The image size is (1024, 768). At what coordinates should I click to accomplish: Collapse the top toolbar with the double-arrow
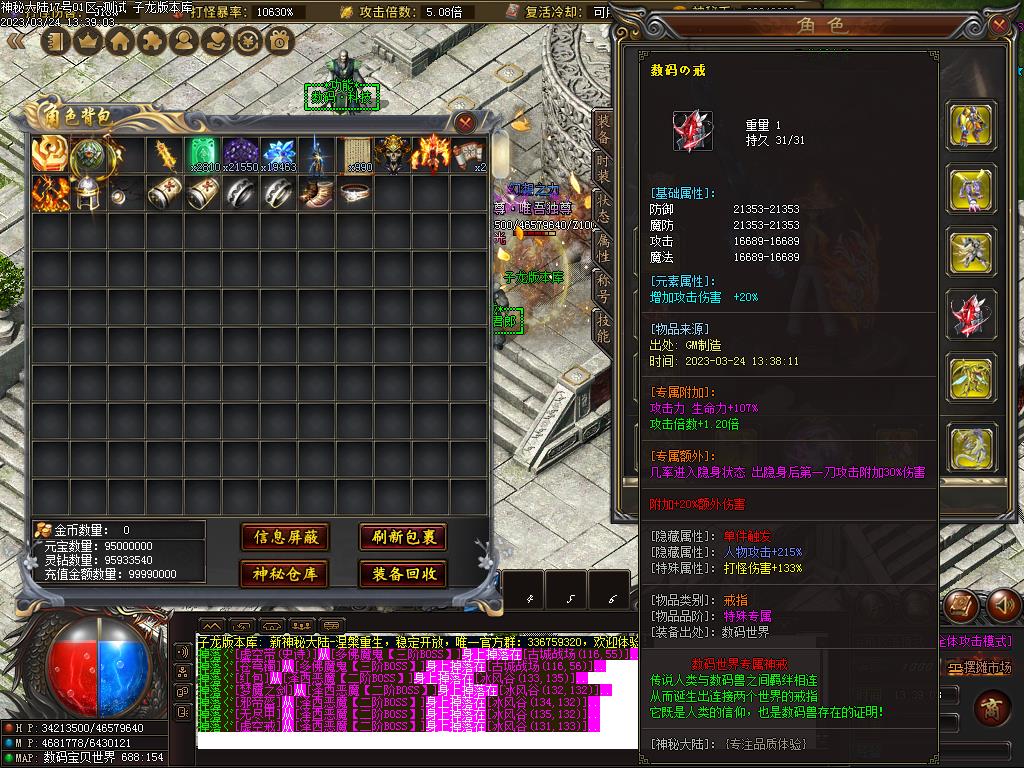click(x=16, y=41)
